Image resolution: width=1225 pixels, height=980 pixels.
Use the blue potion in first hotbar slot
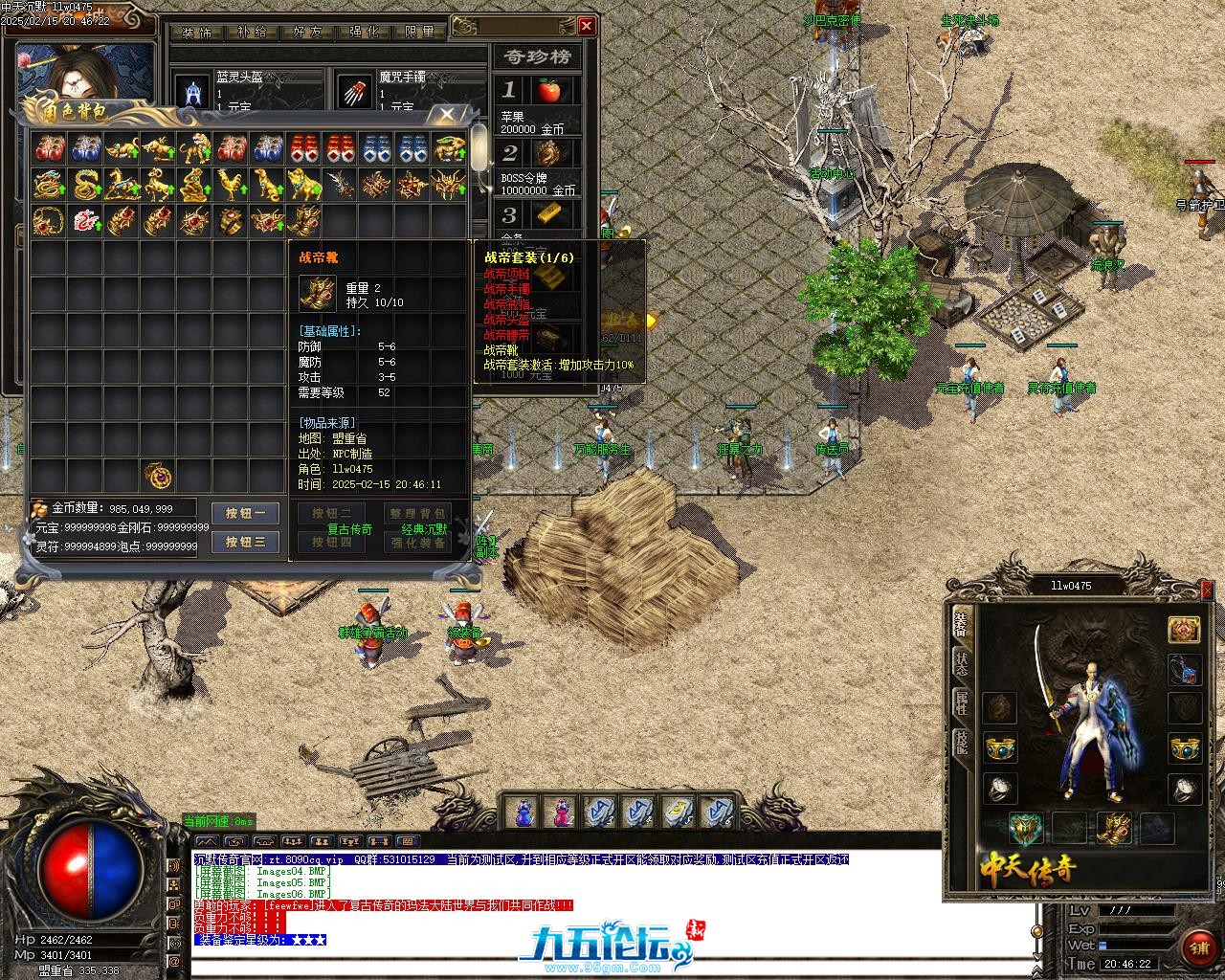pyautogui.click(x=523, y=813)
